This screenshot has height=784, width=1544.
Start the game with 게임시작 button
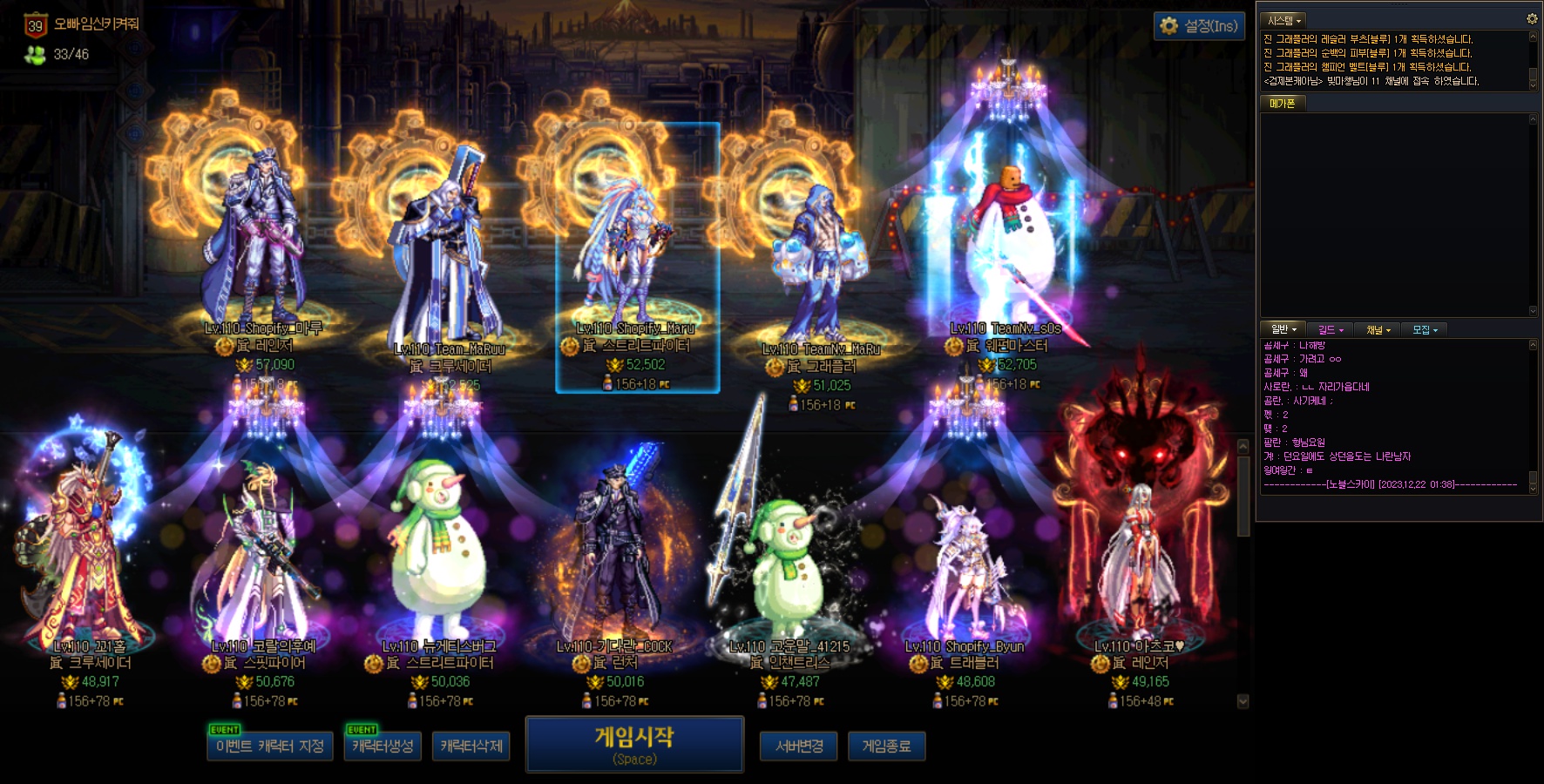tap(634, 745)
